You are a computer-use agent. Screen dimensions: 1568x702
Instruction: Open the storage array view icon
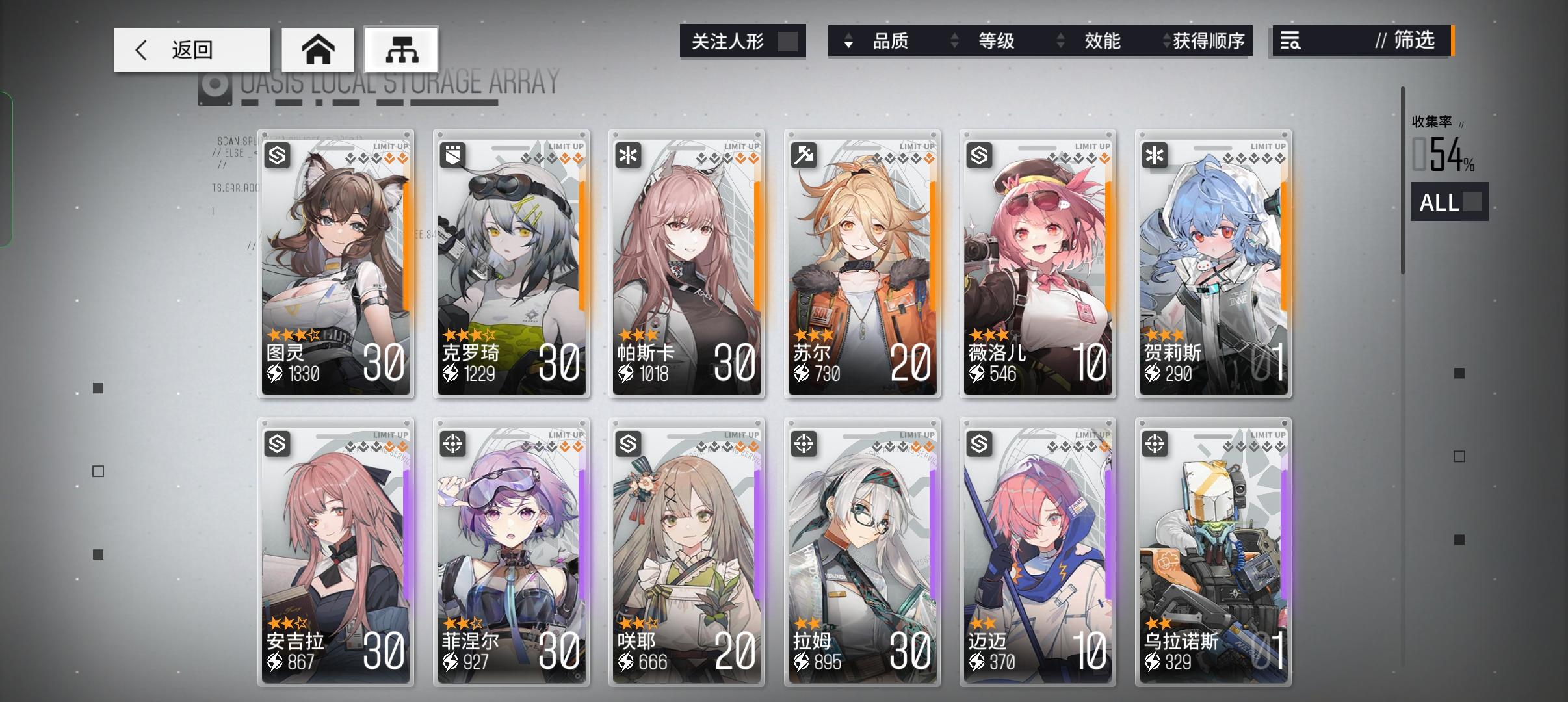402,49
